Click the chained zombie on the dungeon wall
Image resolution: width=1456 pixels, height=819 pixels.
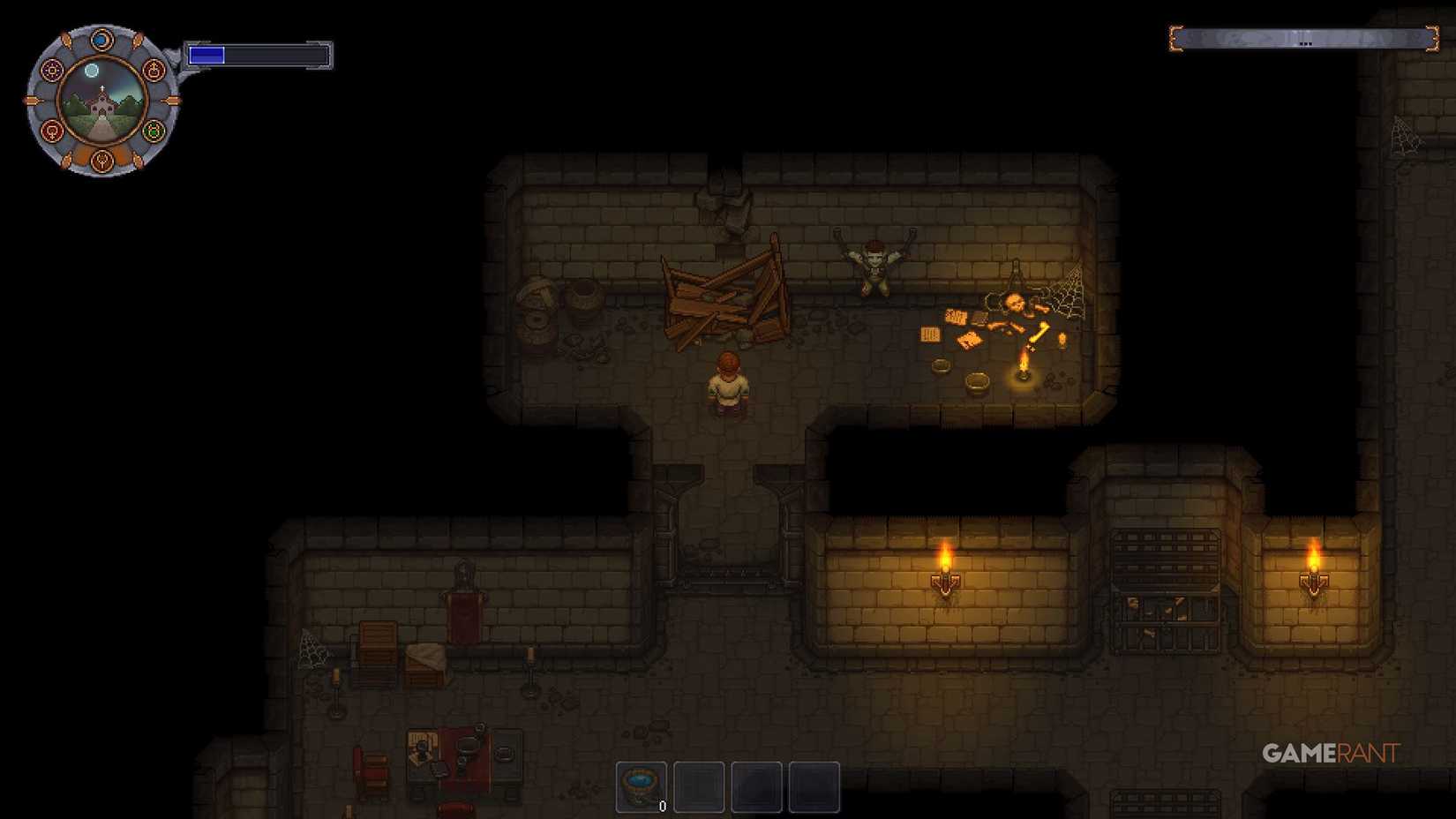pyautogui.click(x=874, y=263)
